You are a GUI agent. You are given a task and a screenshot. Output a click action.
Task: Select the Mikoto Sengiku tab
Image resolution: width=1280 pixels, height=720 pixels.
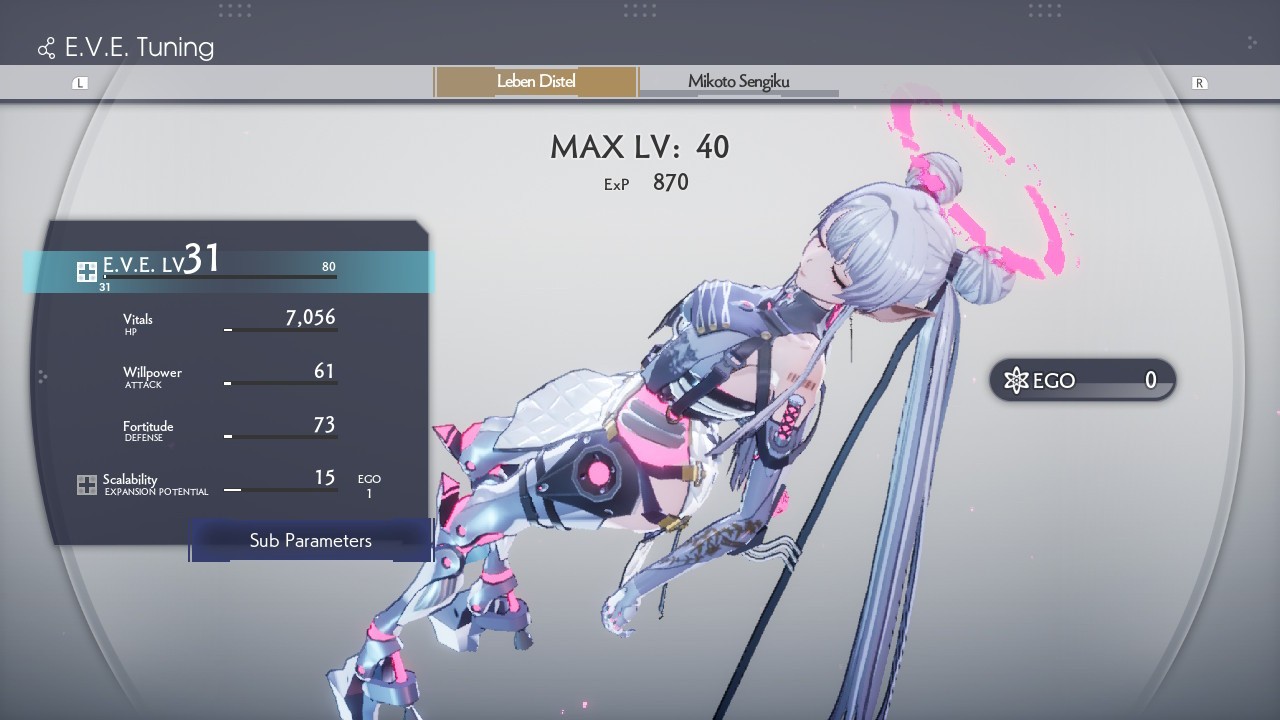(738, 82)
